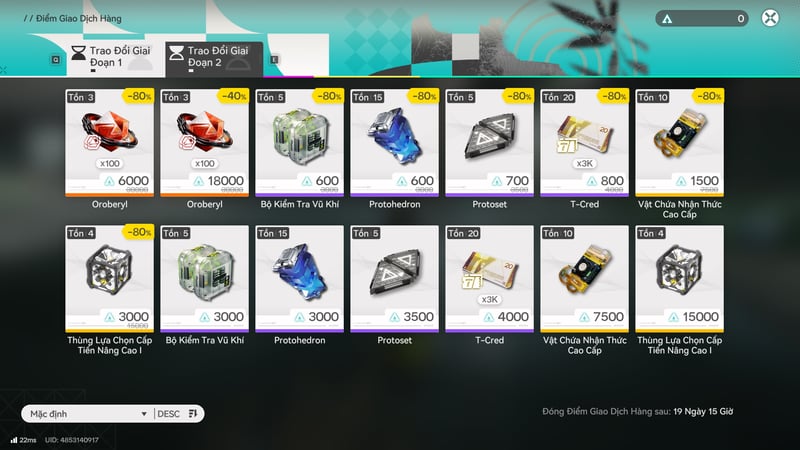
Task: Close the exchange shop screen
Action: [x=770, y=18]
